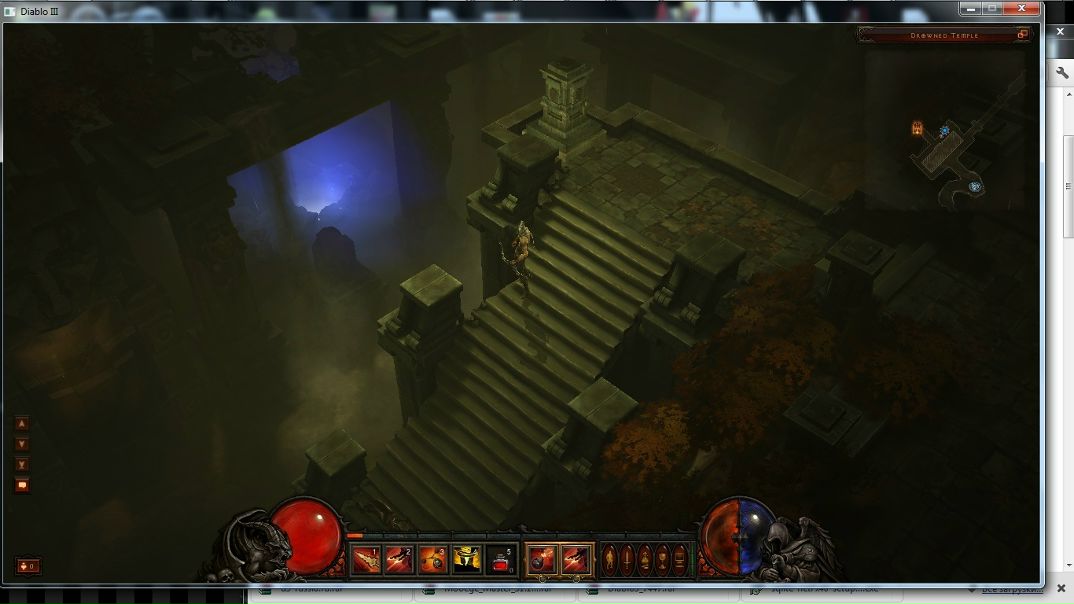Open the chat bubble button

[22, 485]
